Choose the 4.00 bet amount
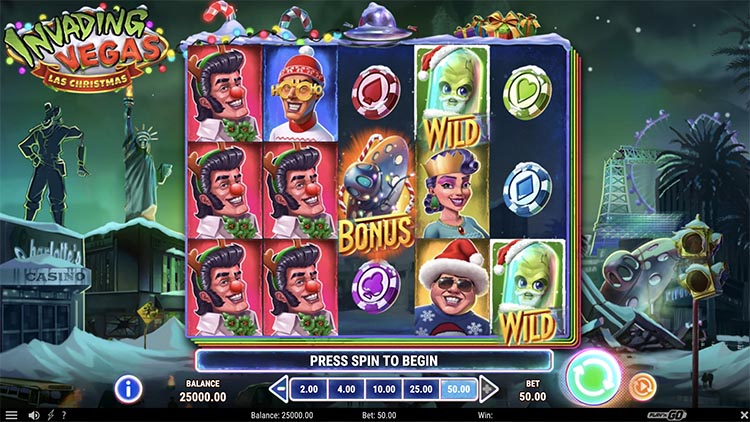750x422 pixels. click(346, 388)
